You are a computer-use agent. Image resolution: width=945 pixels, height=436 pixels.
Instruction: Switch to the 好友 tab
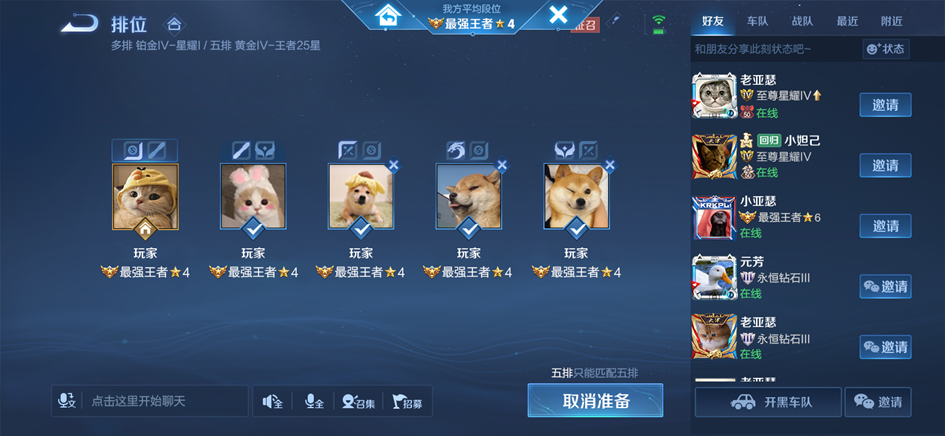pyautogui.click(x=713, y=21)
